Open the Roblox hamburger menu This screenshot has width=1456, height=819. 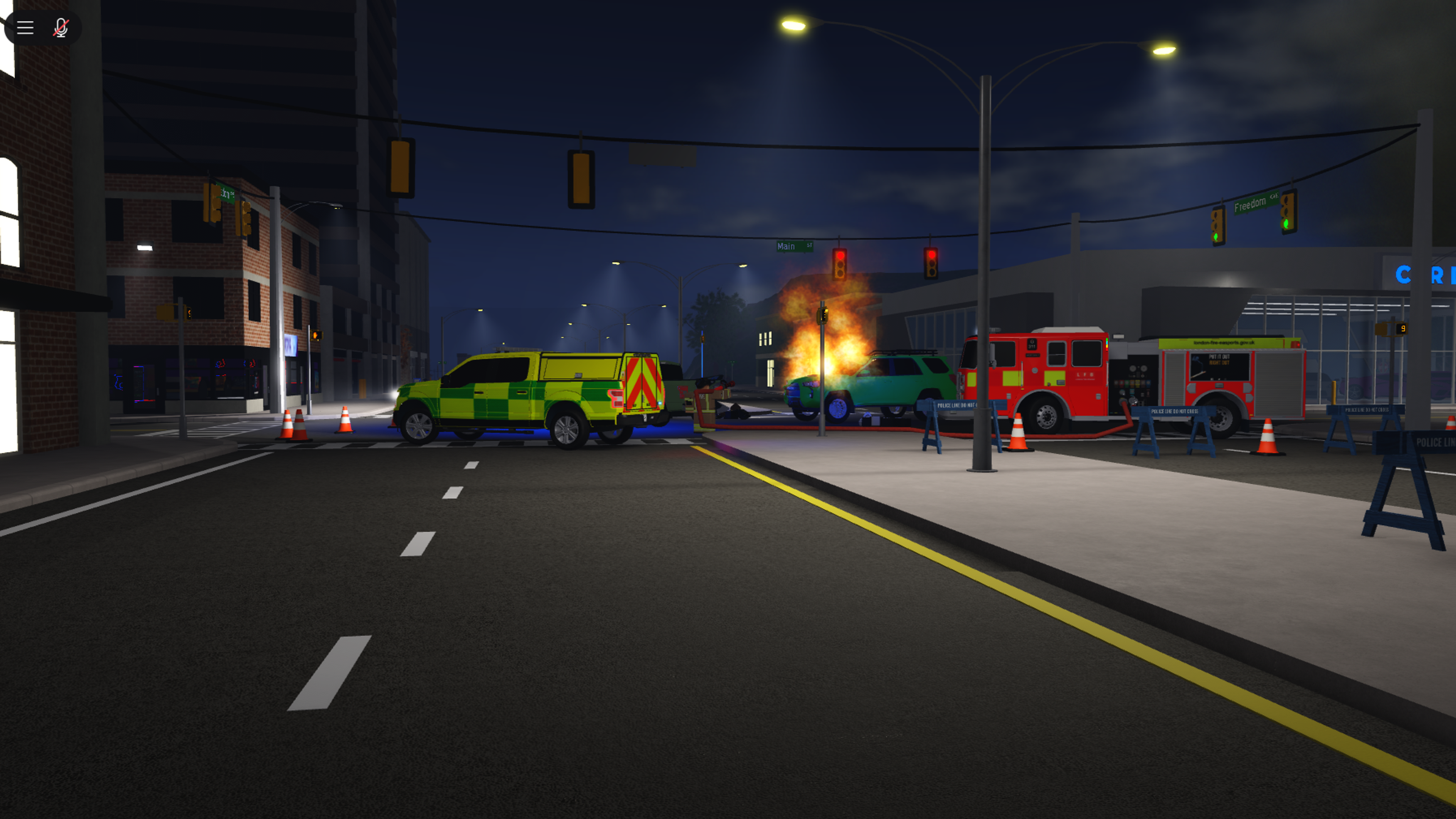(x=25, y=28)
